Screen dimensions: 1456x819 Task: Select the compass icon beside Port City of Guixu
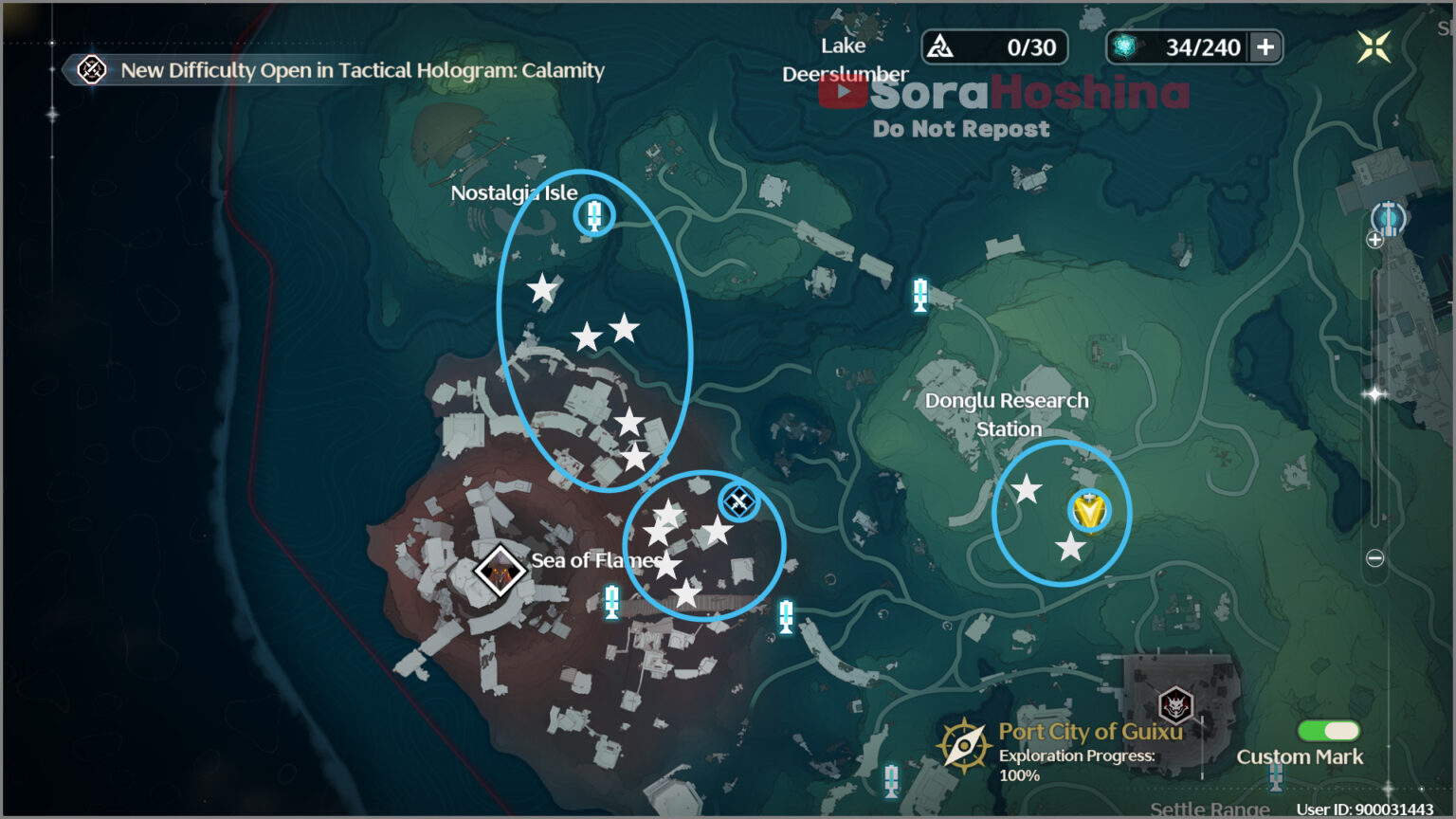click(x=964, y=745)
